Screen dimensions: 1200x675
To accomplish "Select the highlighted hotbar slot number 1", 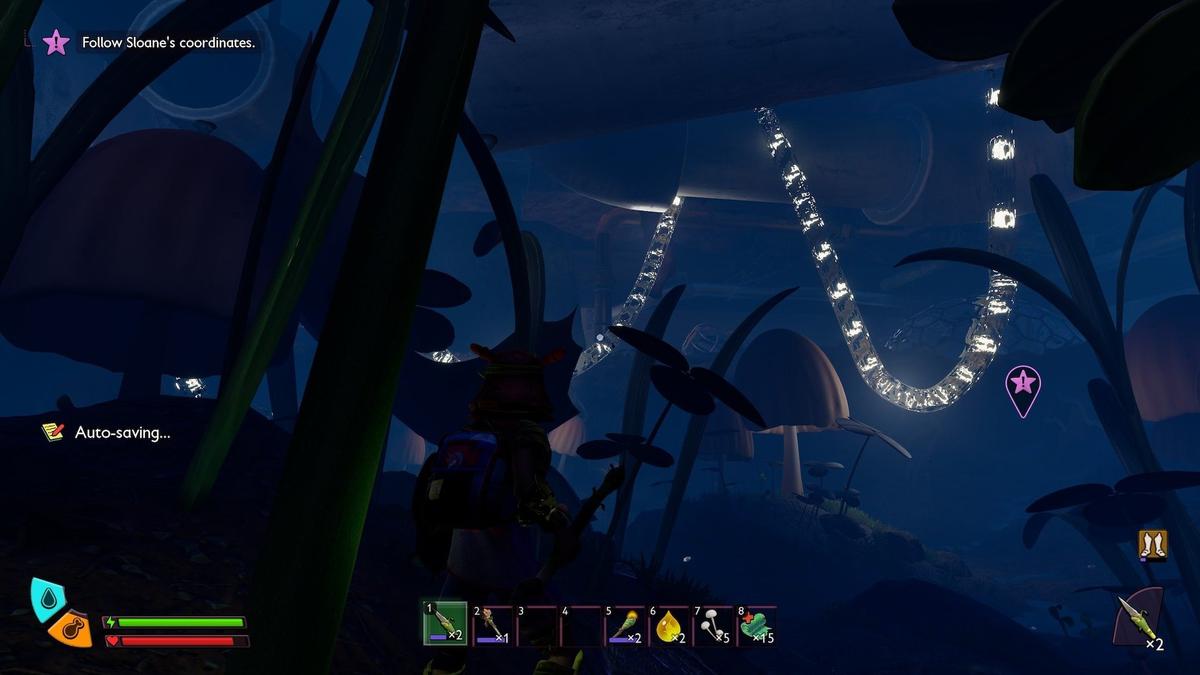I will [445, 625].
